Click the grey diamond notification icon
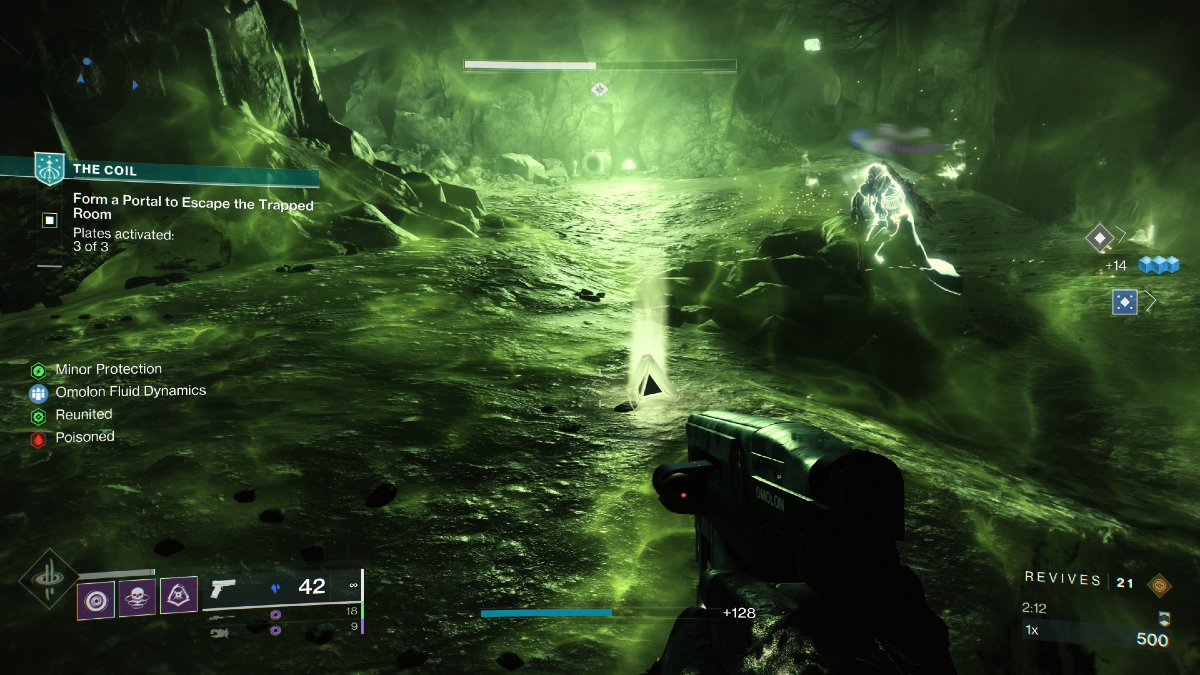Viewport: 1200px width, 675px height. click(x=1101, y=238)
